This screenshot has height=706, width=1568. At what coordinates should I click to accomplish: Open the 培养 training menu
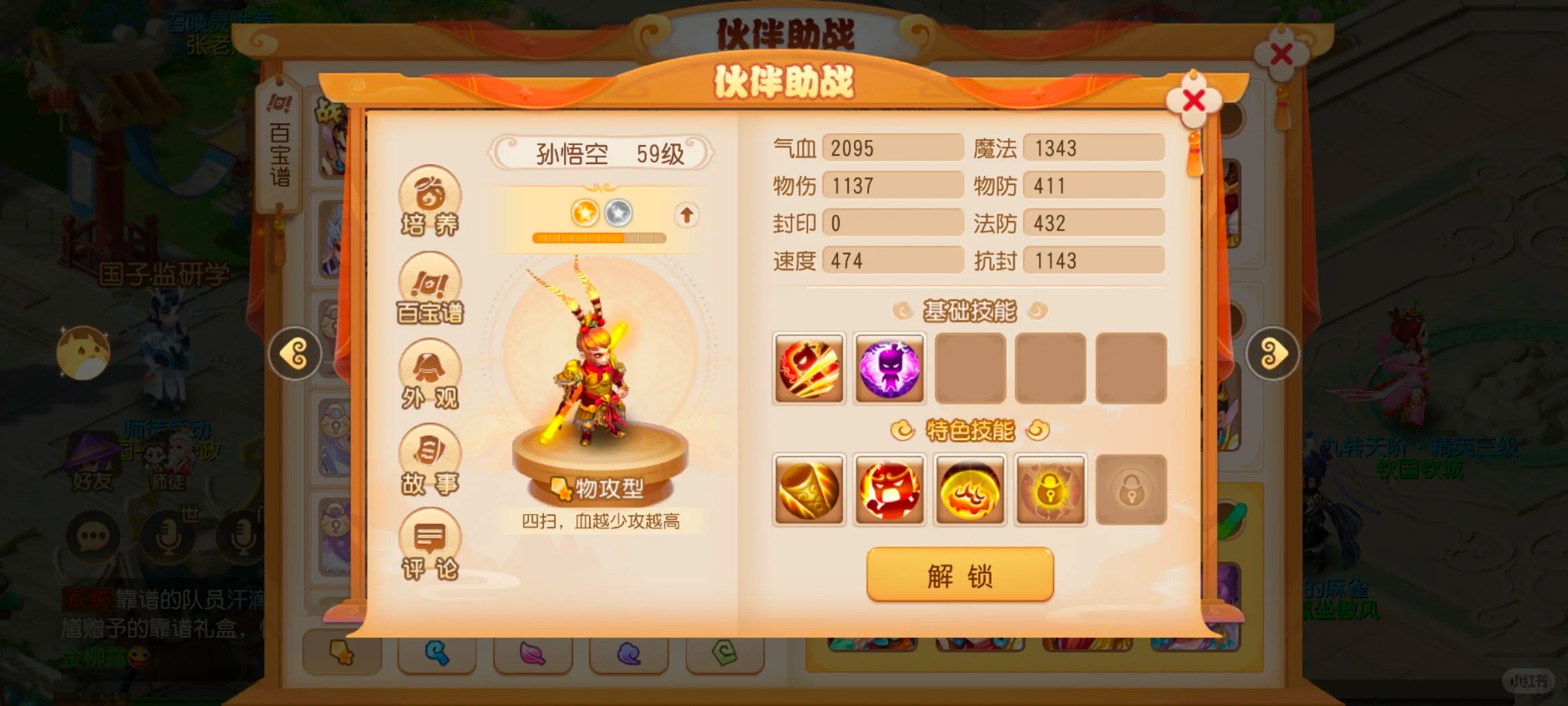tap(430, 201)
